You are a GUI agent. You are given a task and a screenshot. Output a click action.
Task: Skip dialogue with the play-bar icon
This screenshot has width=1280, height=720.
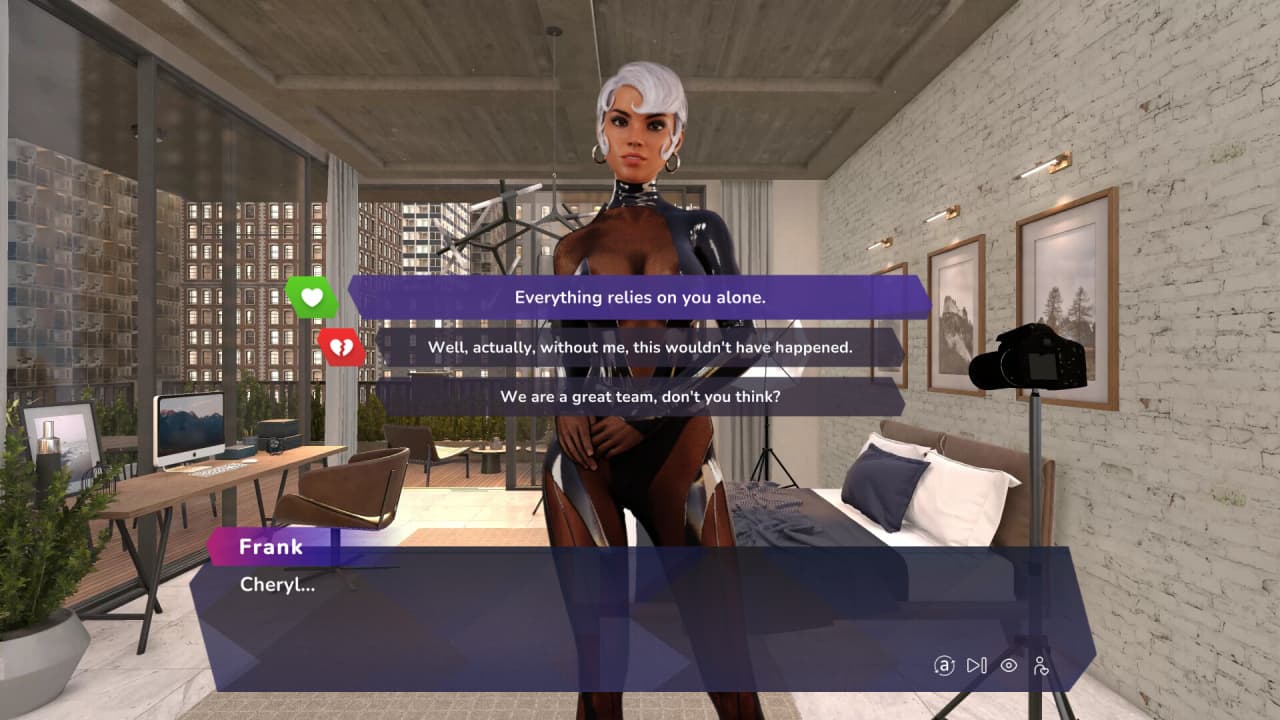tap(977, 665)
